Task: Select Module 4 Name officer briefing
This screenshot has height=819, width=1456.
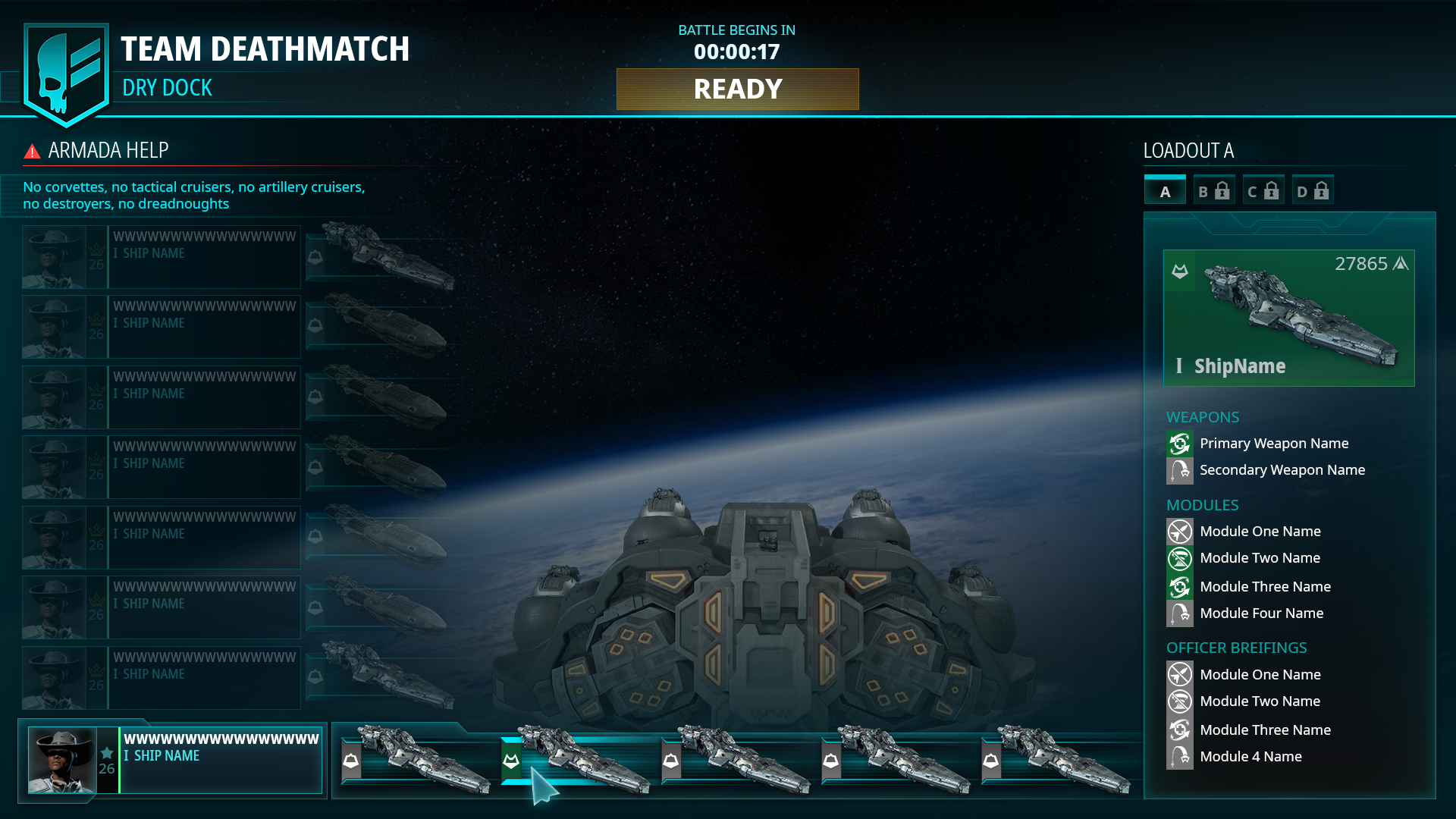Action: (1250, 757)
